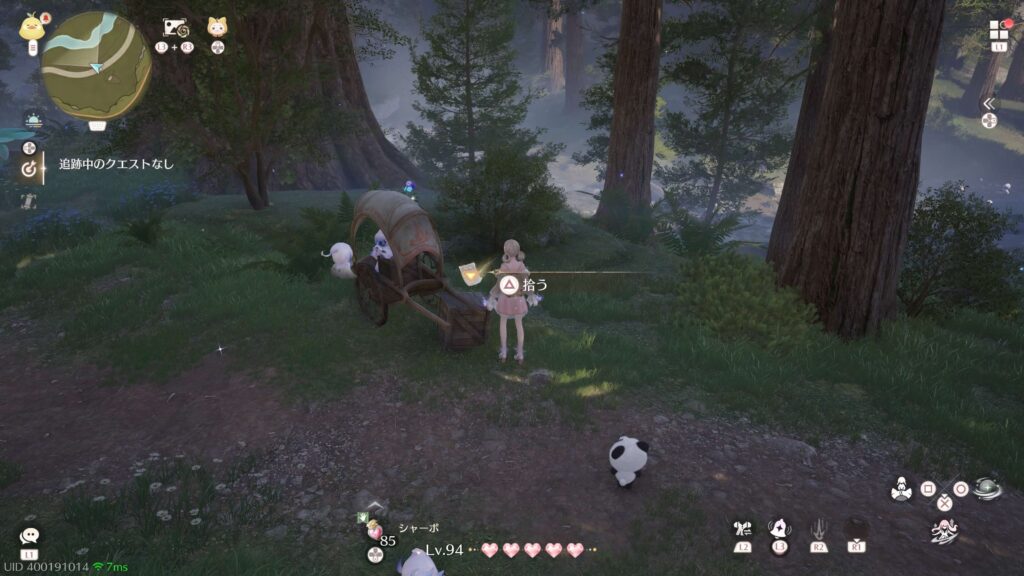The image size is (1024, 576).
Task: Activate the ringed planet ability icon
Action: coord(987,487)
